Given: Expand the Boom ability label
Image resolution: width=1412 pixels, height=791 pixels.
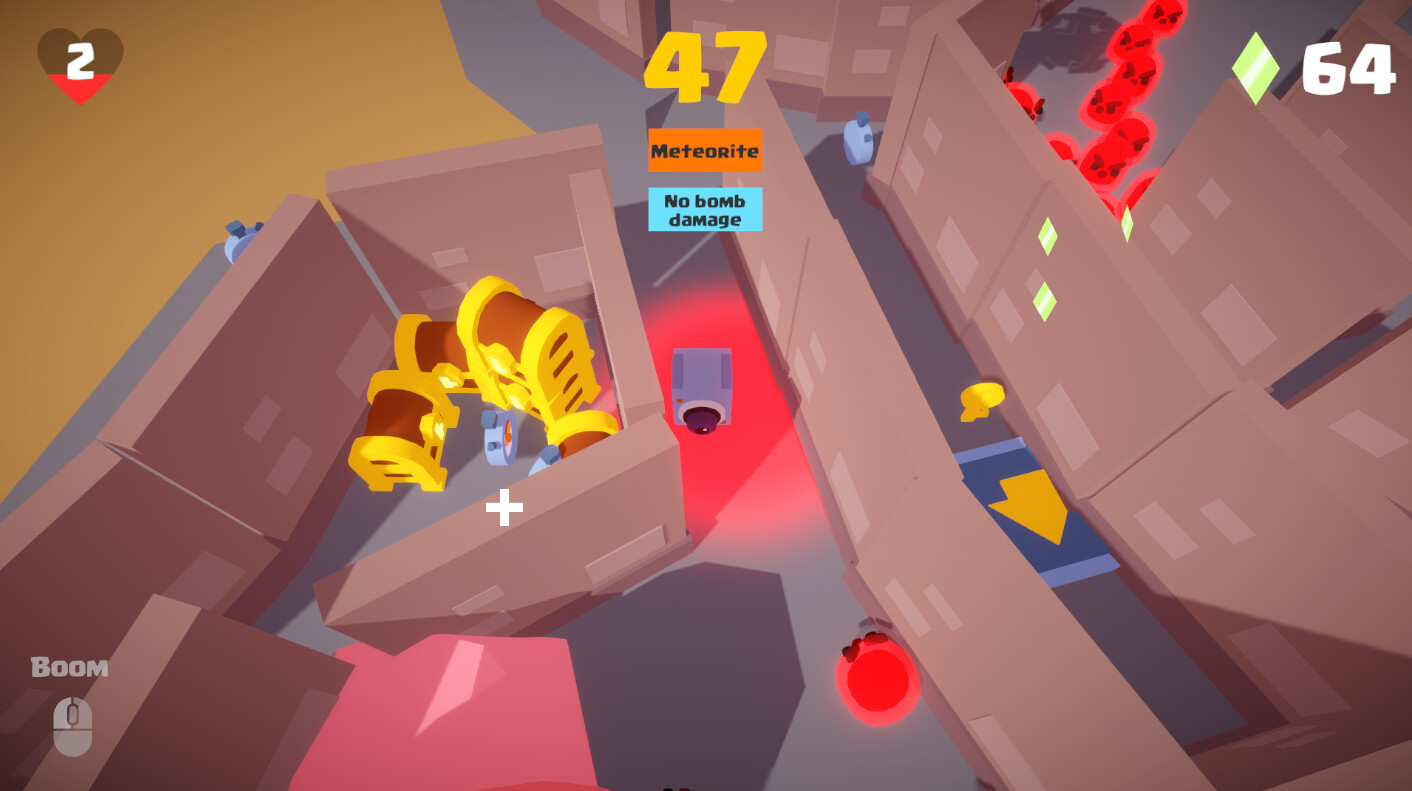Looking at the screenshot, I should (70, 666).
